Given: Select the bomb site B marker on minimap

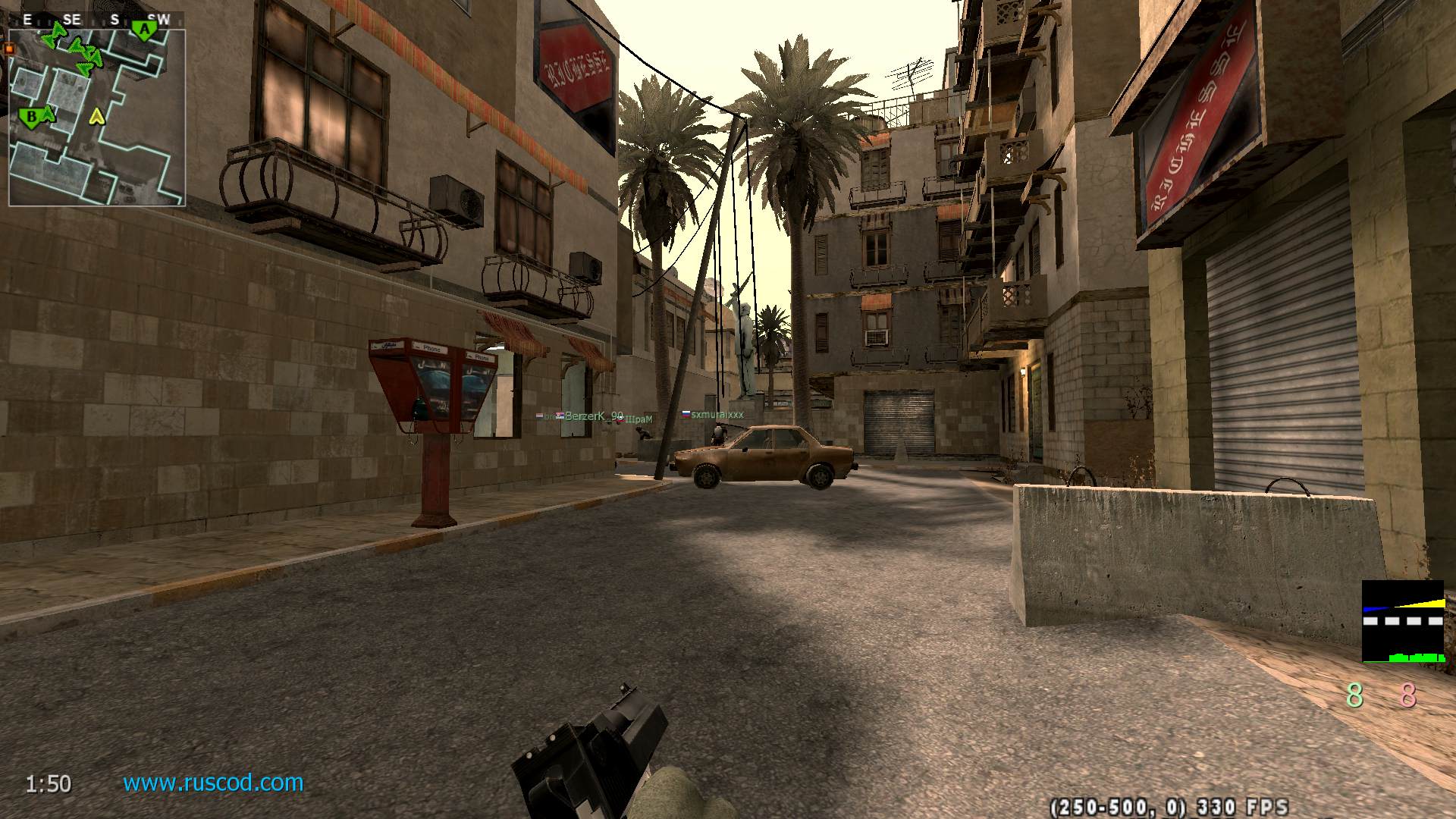Looking at the screenshot, I should coord(31,118).
